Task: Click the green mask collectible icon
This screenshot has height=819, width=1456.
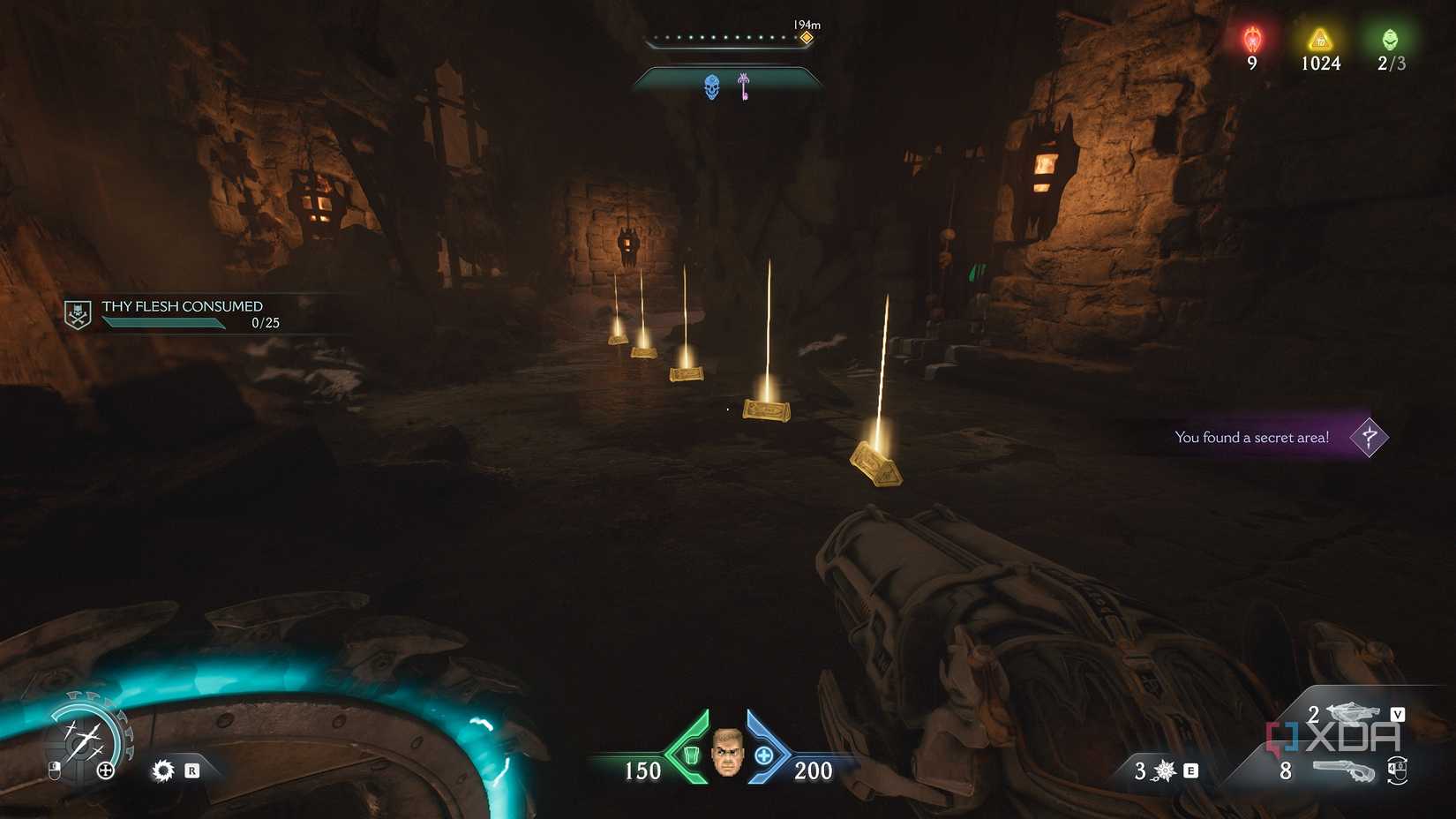Action: (1392, 39)
